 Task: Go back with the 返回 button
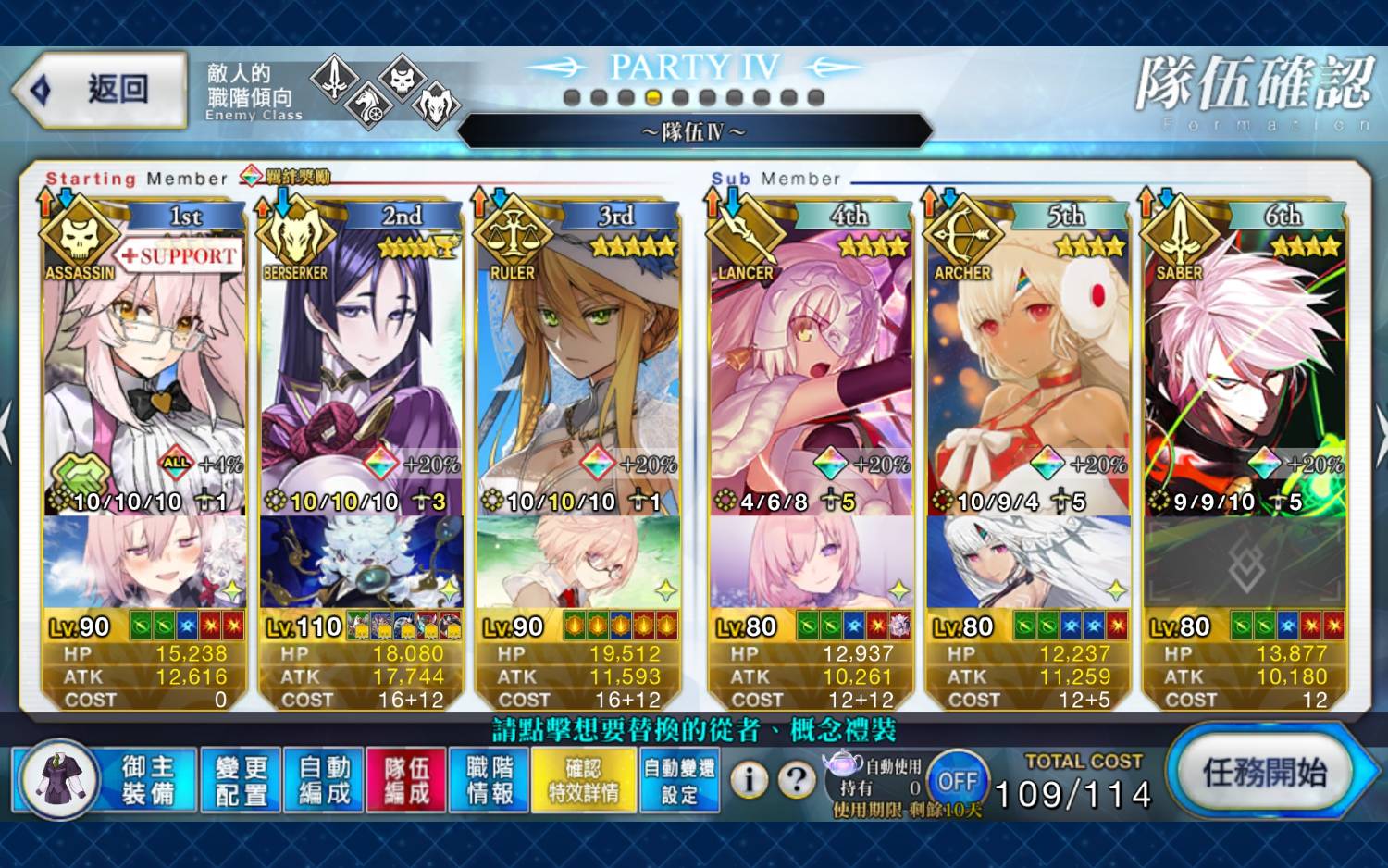click(100, 90)
